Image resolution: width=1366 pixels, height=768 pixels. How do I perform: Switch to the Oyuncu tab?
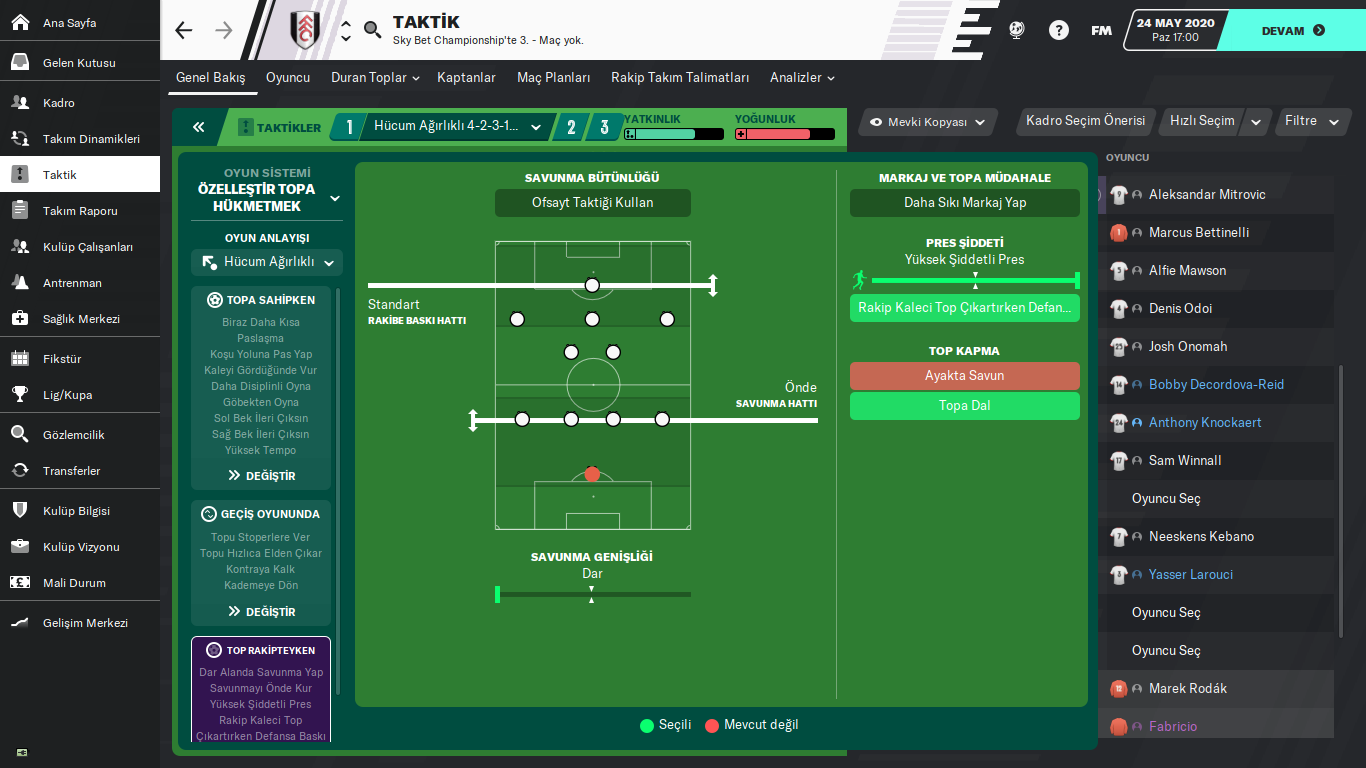[x=288, y=78]
